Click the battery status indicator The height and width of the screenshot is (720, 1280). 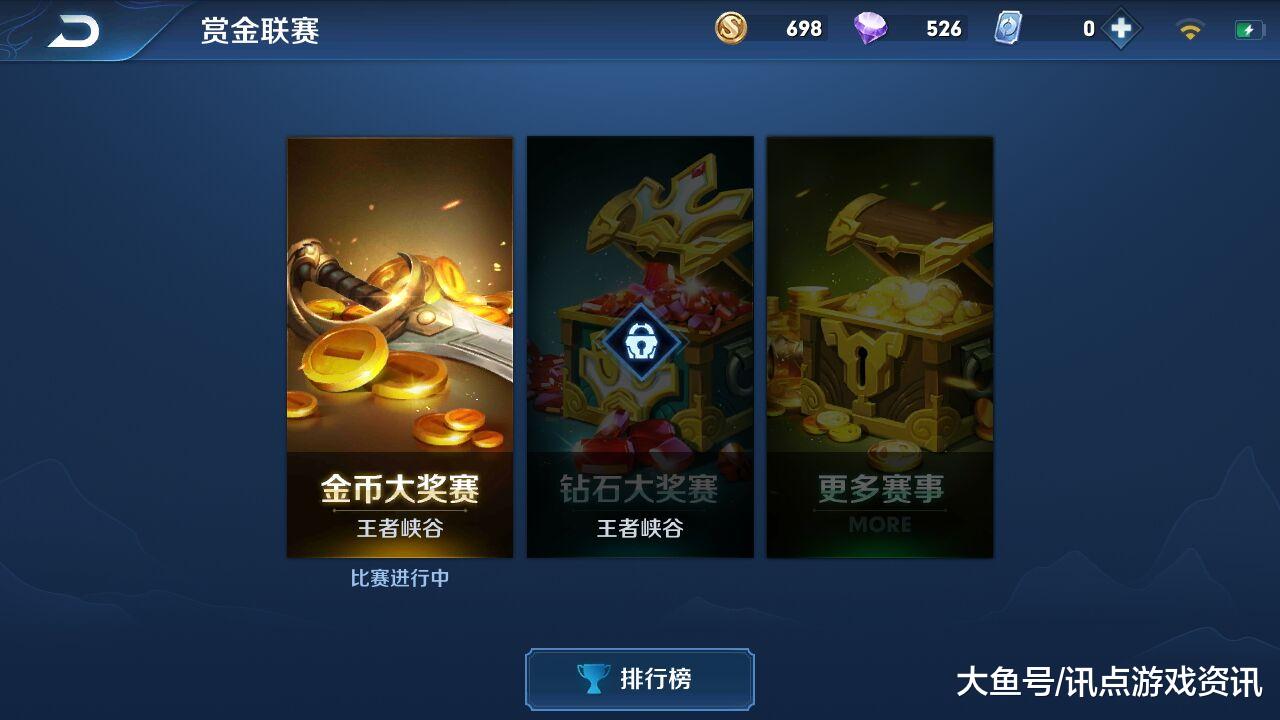(1251, 27)
